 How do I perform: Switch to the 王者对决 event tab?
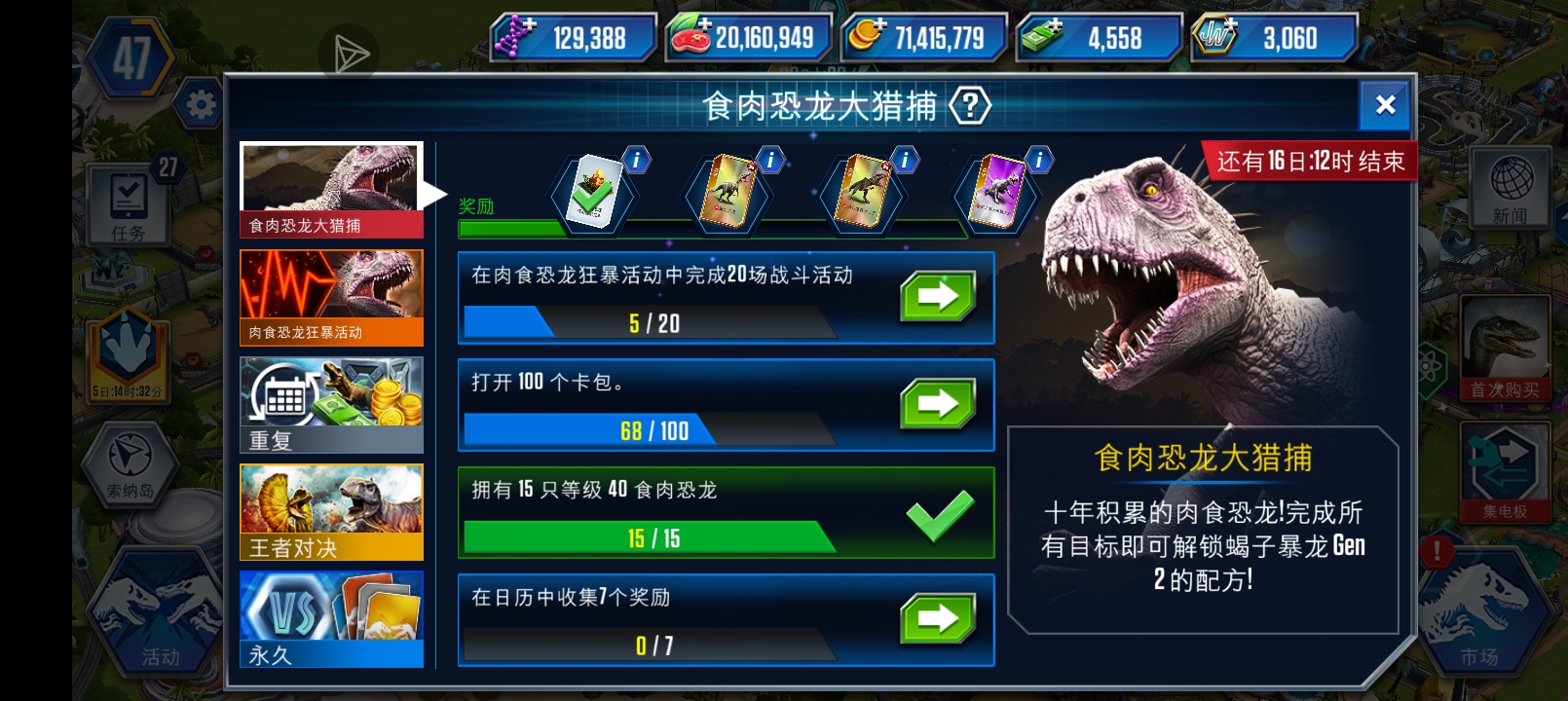331,511
